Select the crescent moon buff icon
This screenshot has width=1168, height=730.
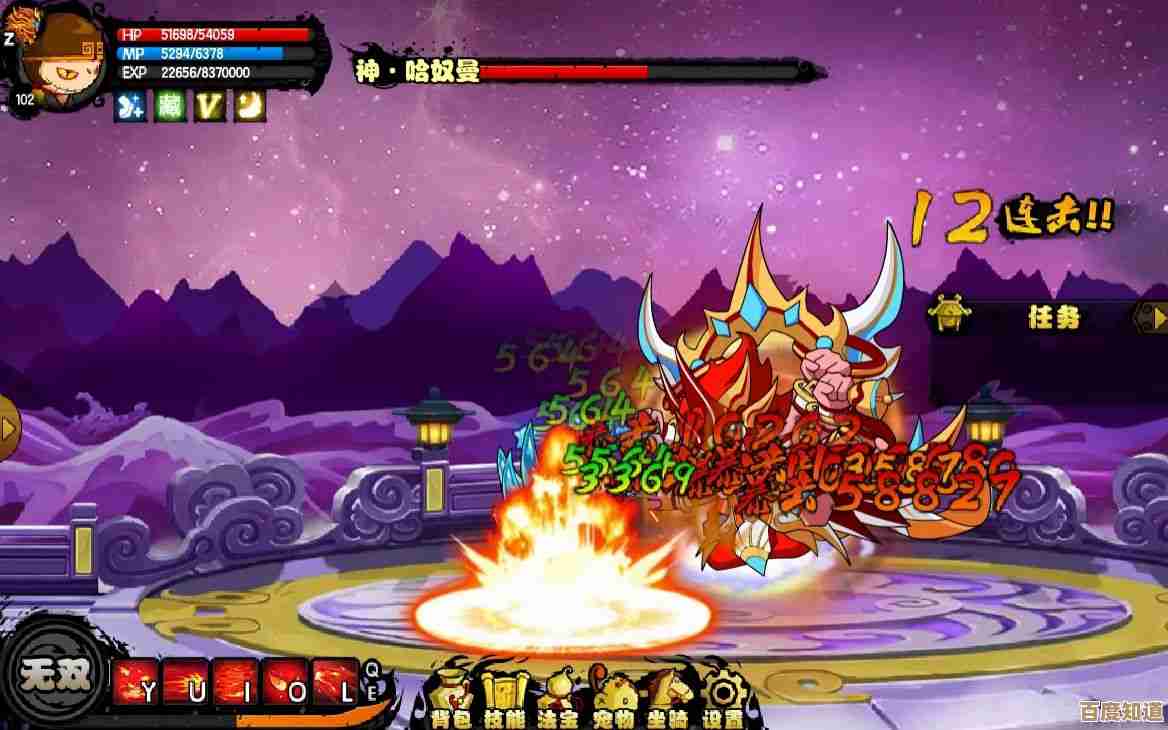249,105
